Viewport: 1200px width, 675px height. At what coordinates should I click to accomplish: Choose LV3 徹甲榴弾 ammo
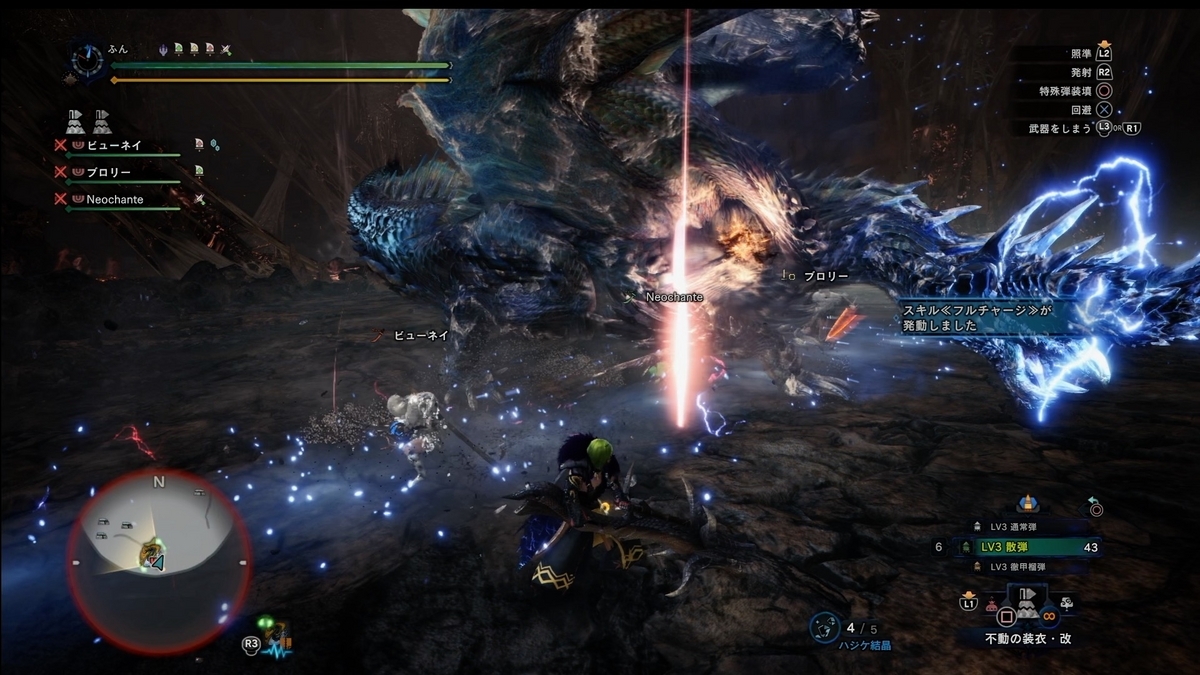1027,567
